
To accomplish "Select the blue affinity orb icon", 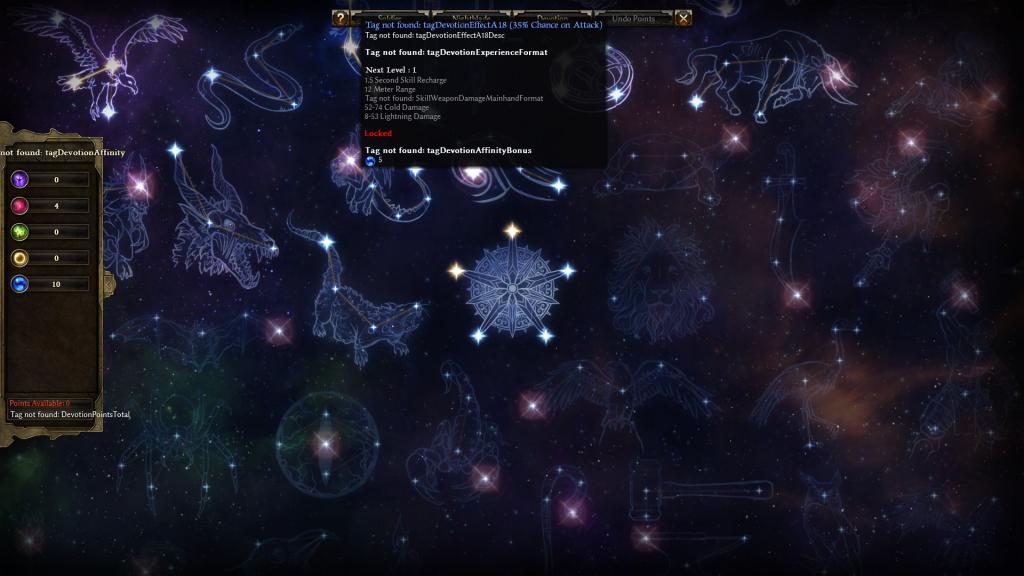I will click(x=20, y=284).
